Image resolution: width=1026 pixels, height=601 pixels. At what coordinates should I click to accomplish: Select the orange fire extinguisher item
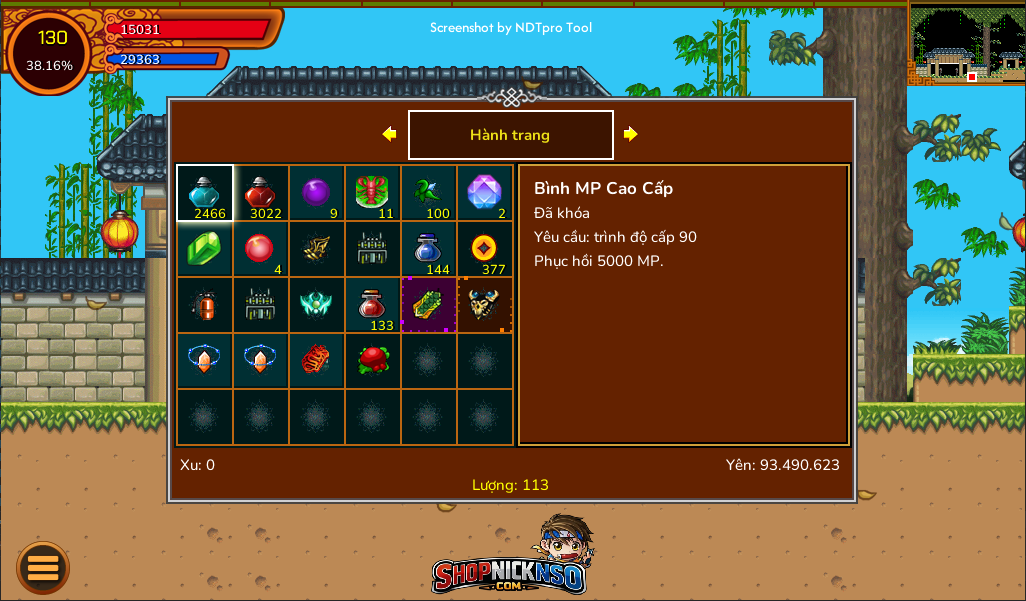point(205,305)
